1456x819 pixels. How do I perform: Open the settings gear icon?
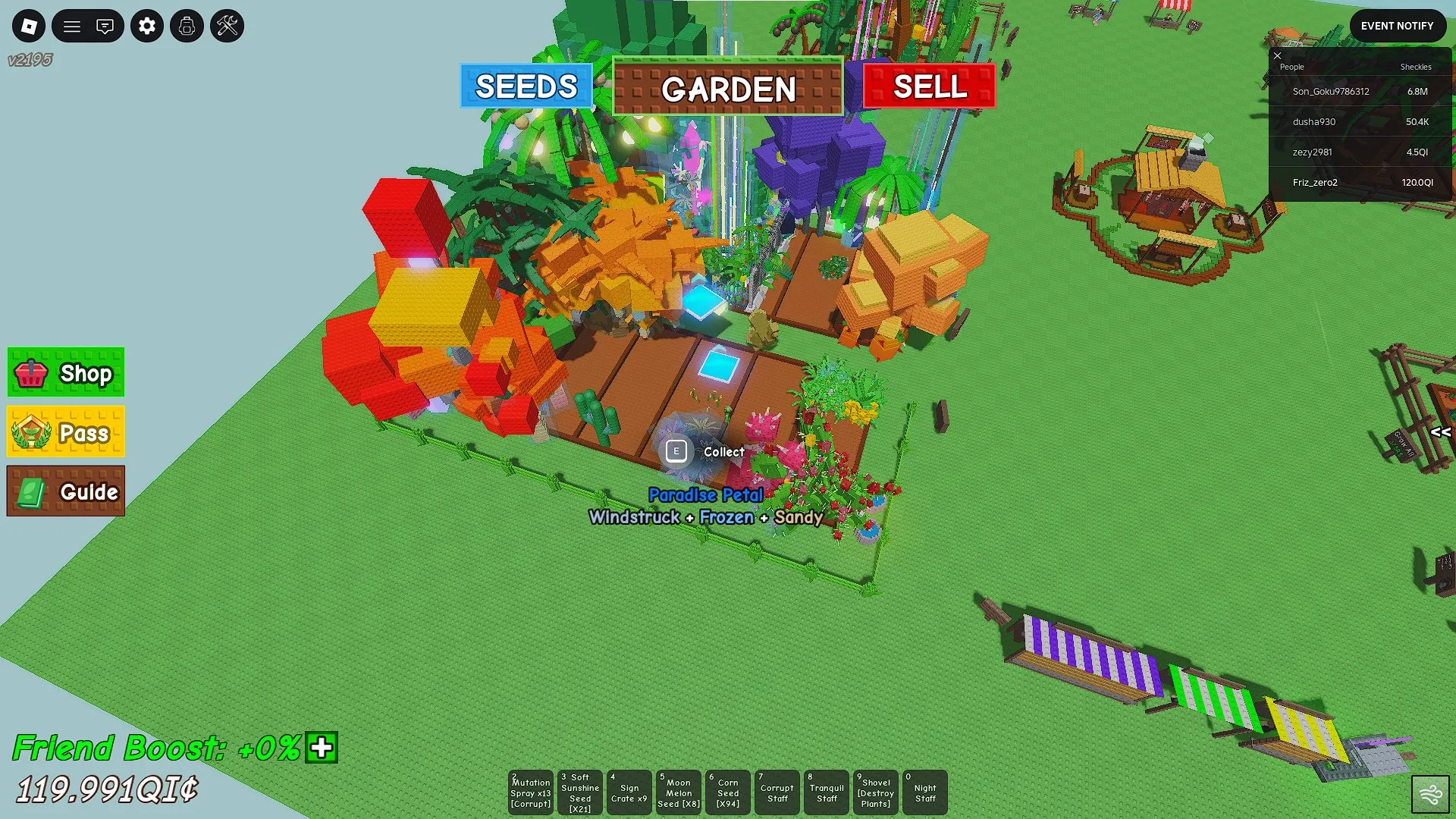(147, 26)
